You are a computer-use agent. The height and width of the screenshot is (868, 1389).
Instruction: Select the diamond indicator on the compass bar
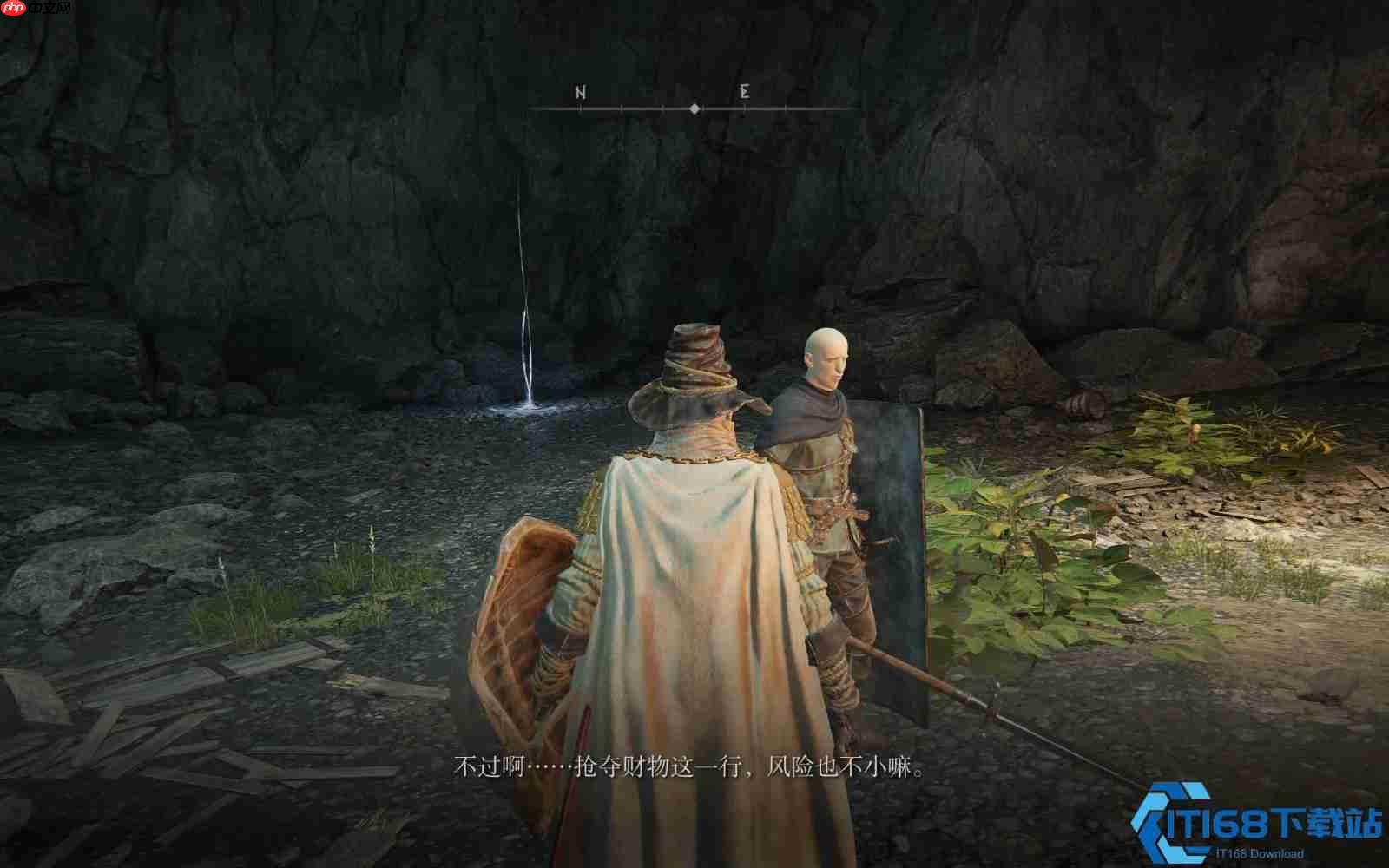click(x=694, y=108)
